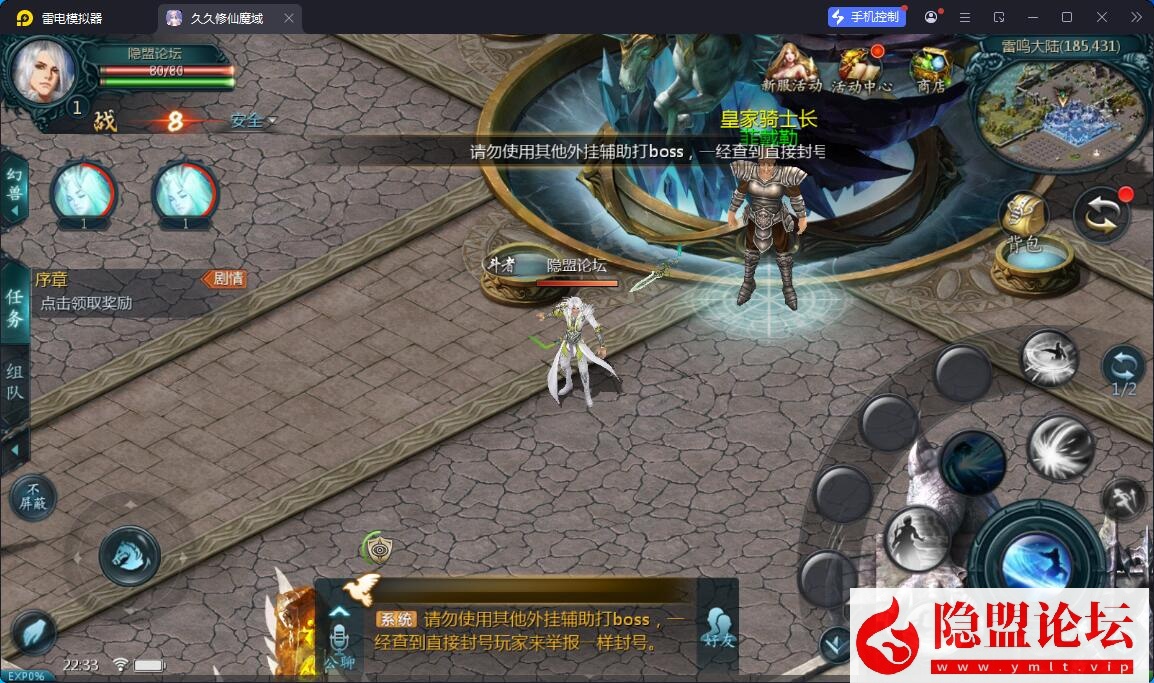Image resolution: width=1154 pixels, height=683 pixels.
Task: Close the 久久修仙魔域 emulator tab
Action: [x=289, y=18]
